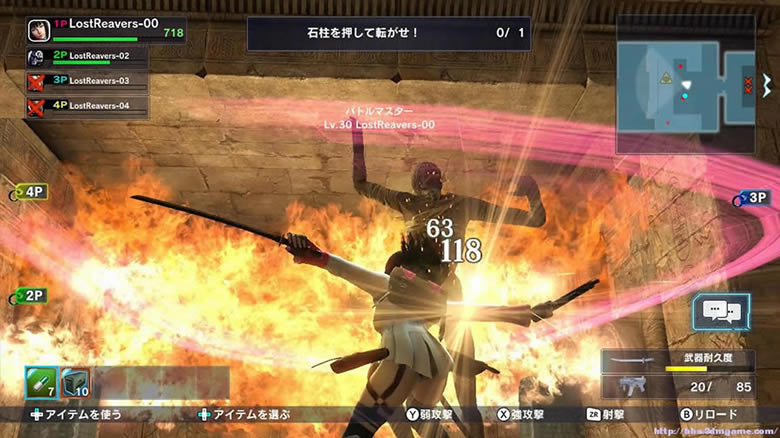780x438 pixels.
Task: Click the yellow 4P off-screen player marker
Action: click(x=29, y=192)
